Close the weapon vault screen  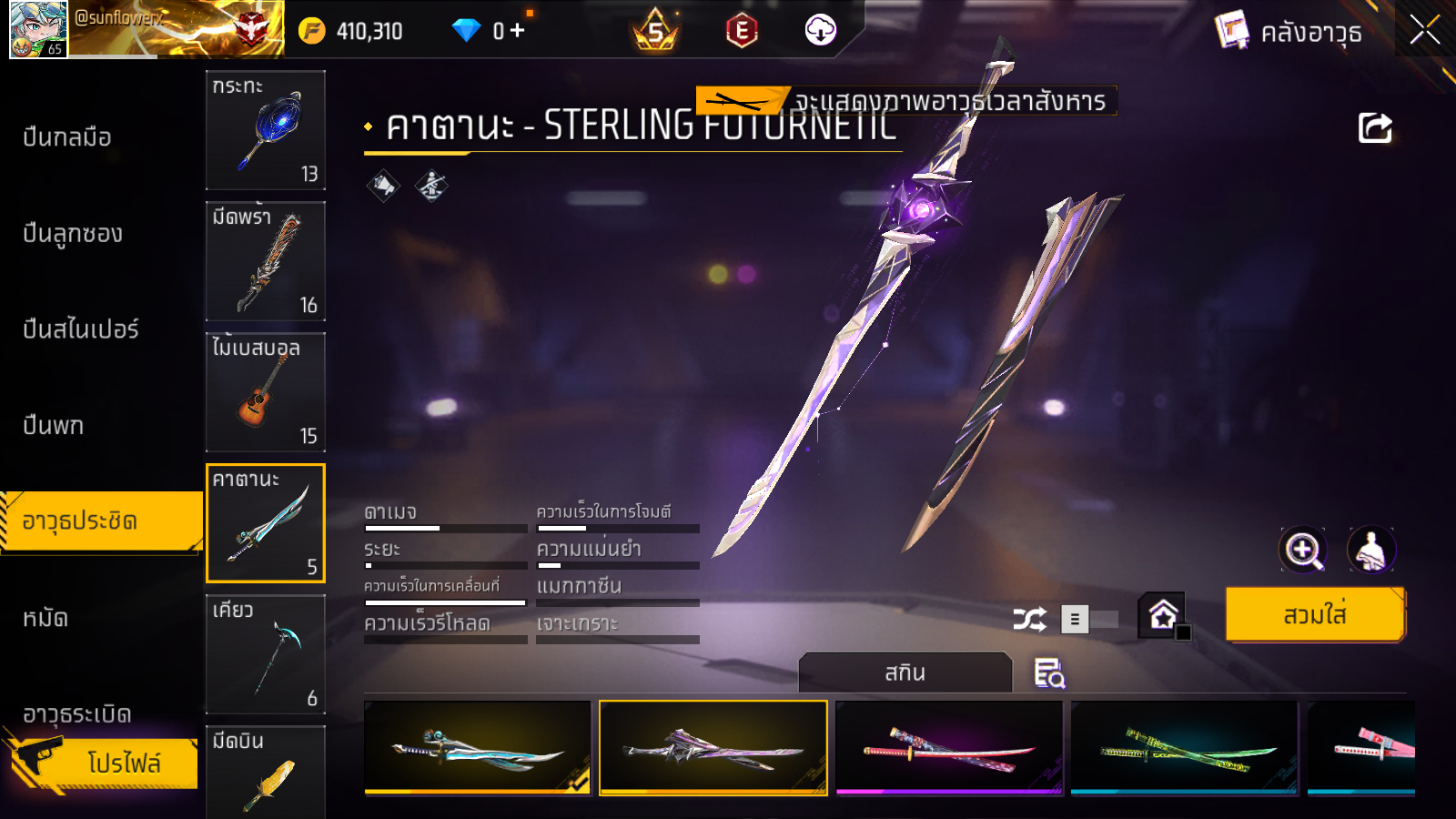[x=1424, y=31]
